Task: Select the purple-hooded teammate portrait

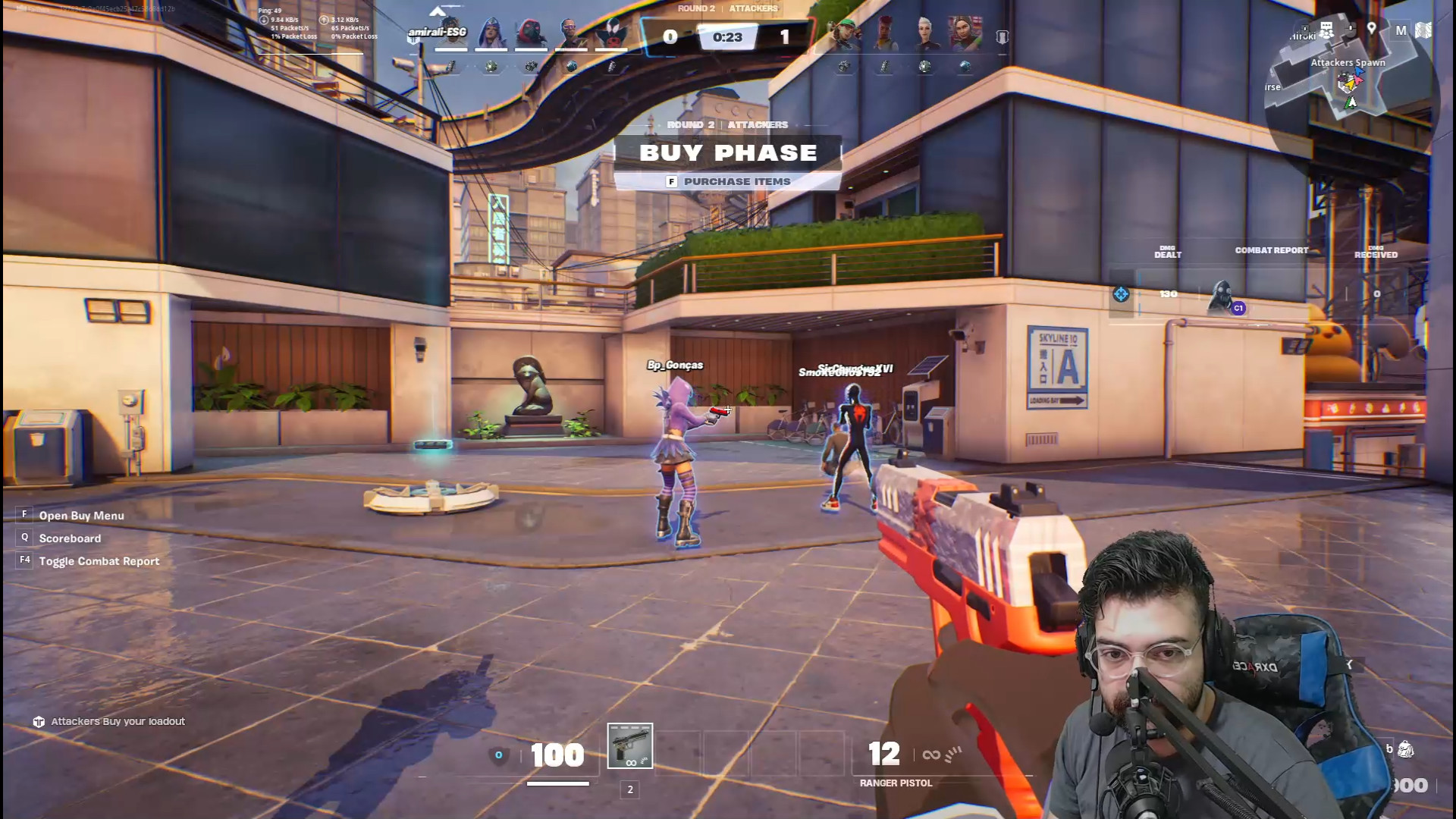Action: tap(491, 33)
